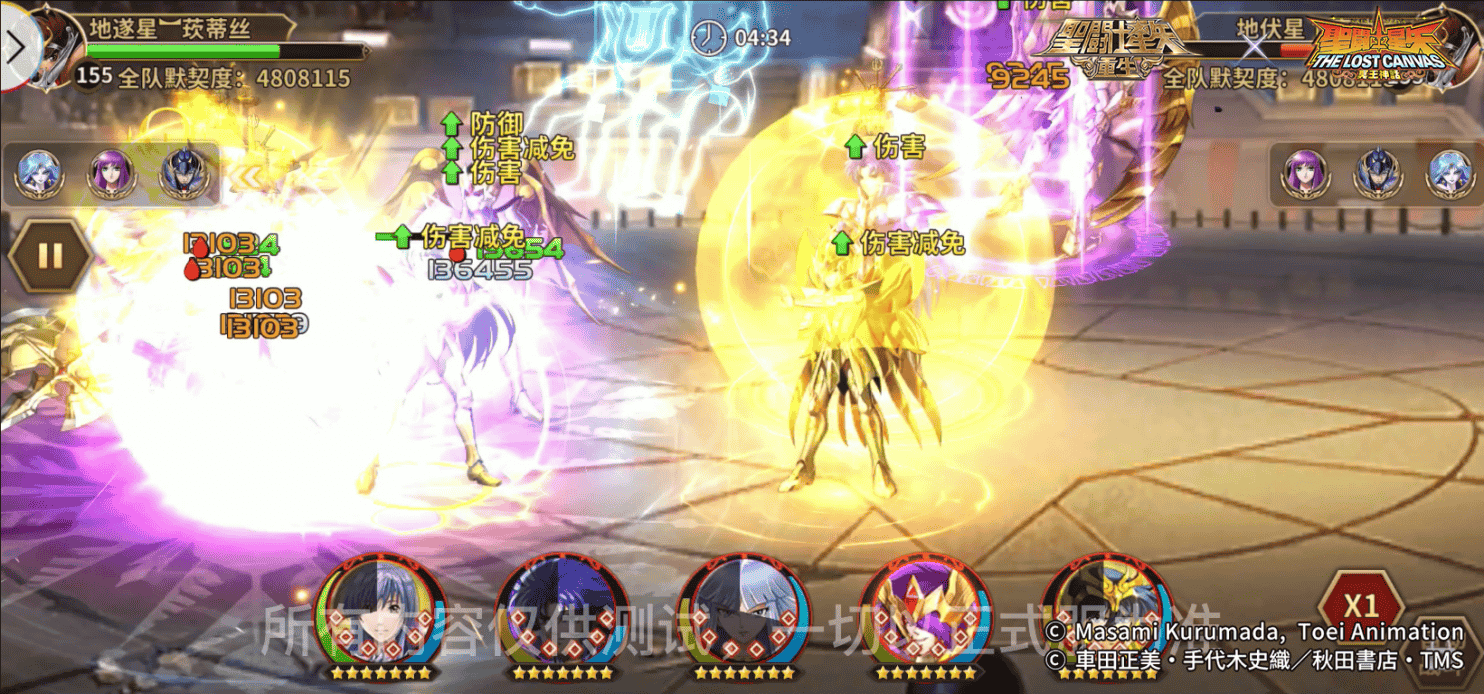
Task: Select the purple-haired Athena icon in left panel
Action: [x=111, y=174]
